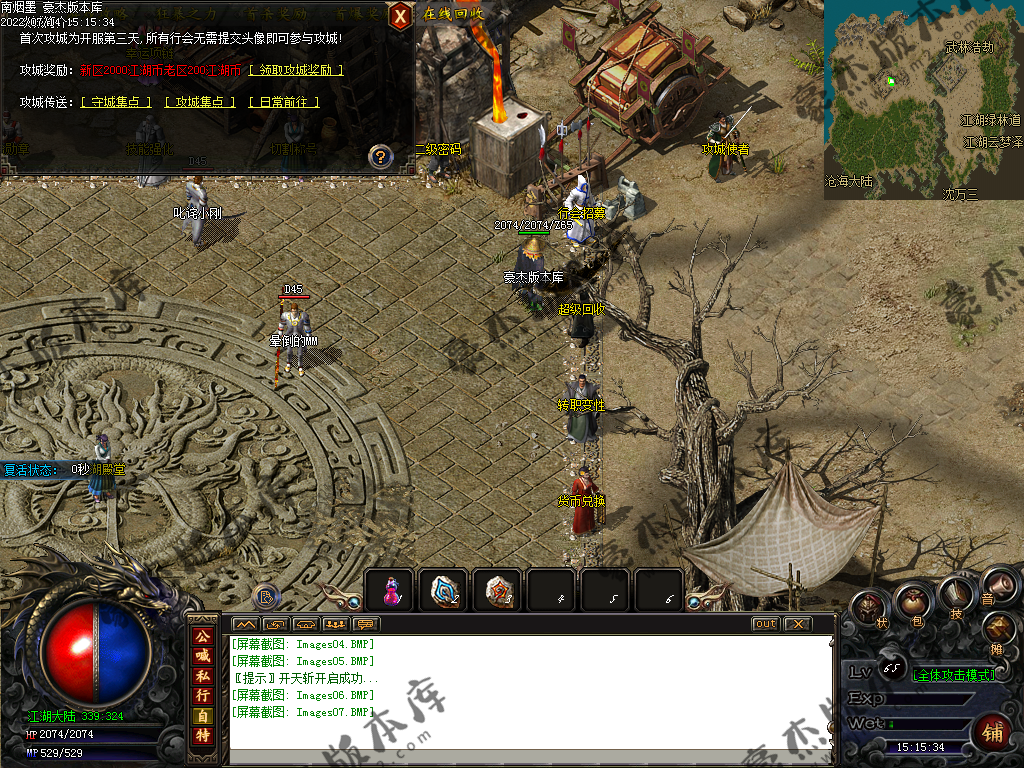Open the shop with red 铺 button
Viewport: 1024px width, 768px height.
992,733
